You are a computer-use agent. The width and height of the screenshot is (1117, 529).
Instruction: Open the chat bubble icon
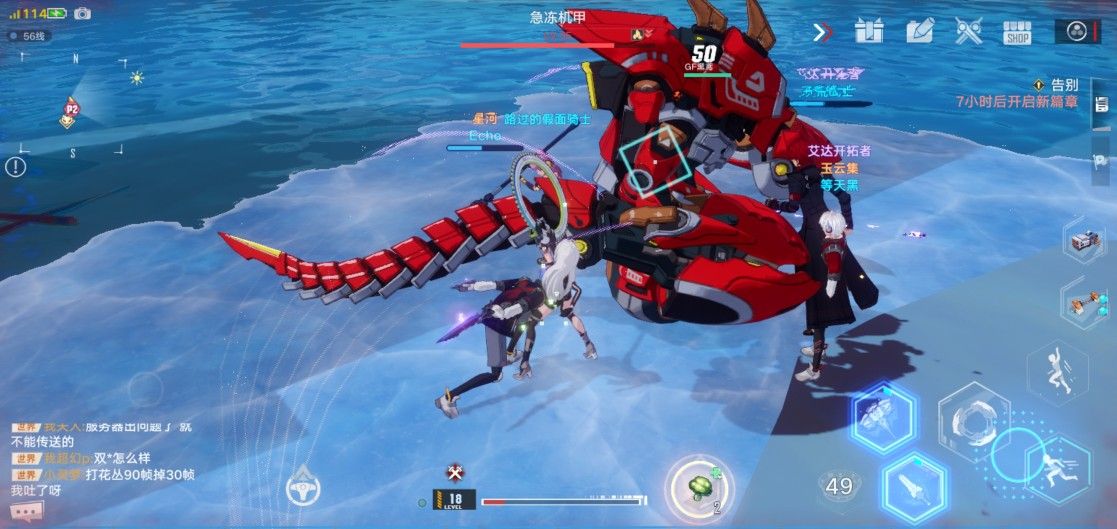(x=28, y=513)
